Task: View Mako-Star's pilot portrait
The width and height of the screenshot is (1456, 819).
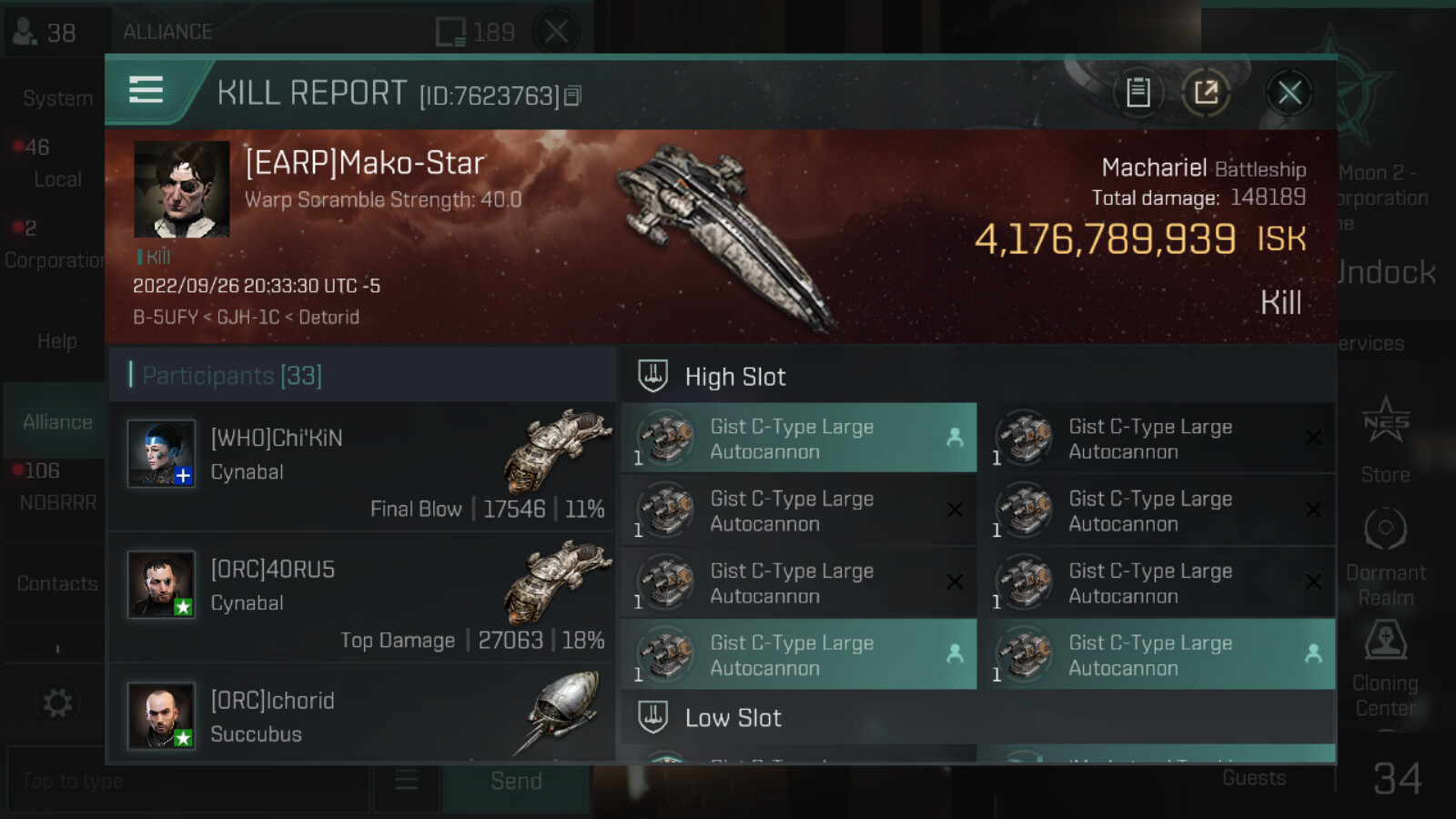Action: tap(182, 189)
